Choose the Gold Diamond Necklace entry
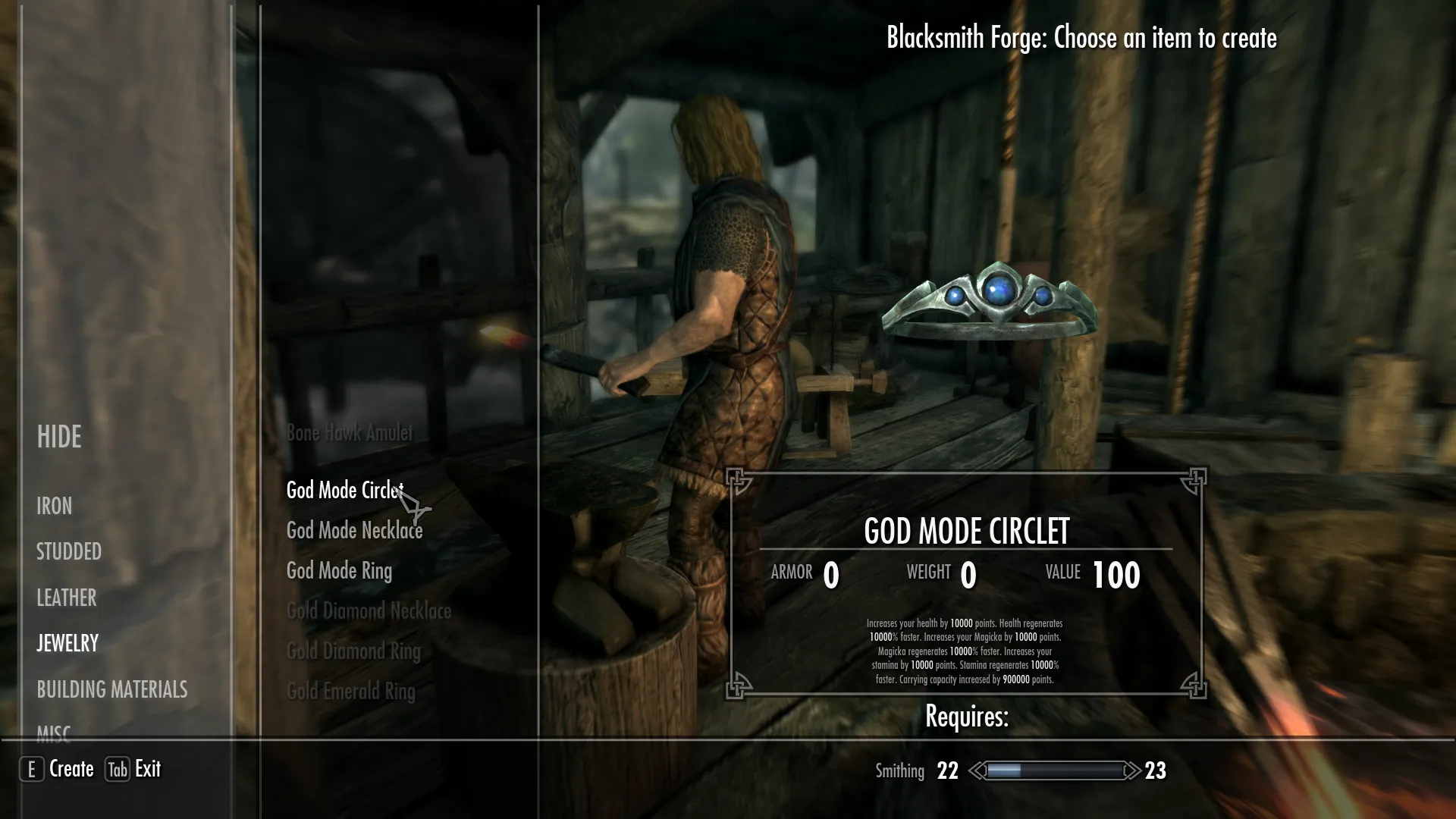1456x819 pixels. [369, 611]
